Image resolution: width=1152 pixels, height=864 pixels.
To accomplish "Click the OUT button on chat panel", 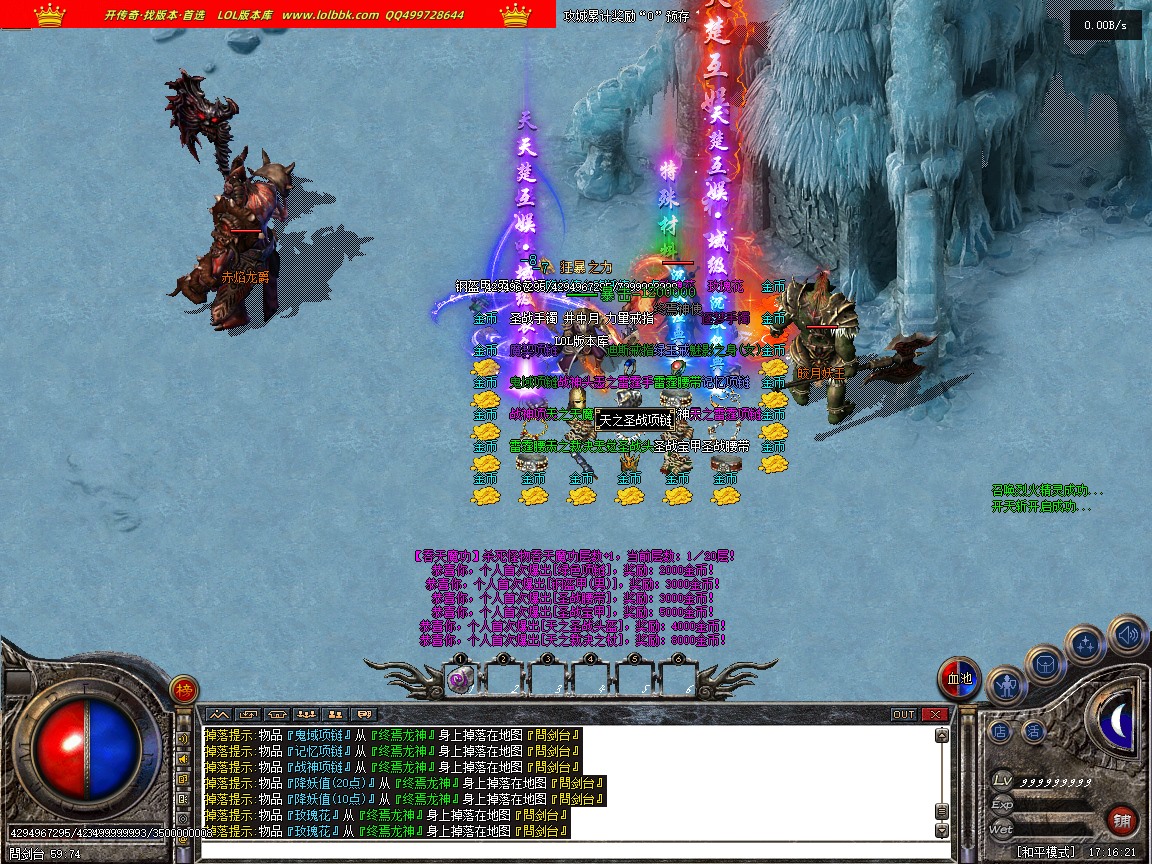I will [903, 714].
